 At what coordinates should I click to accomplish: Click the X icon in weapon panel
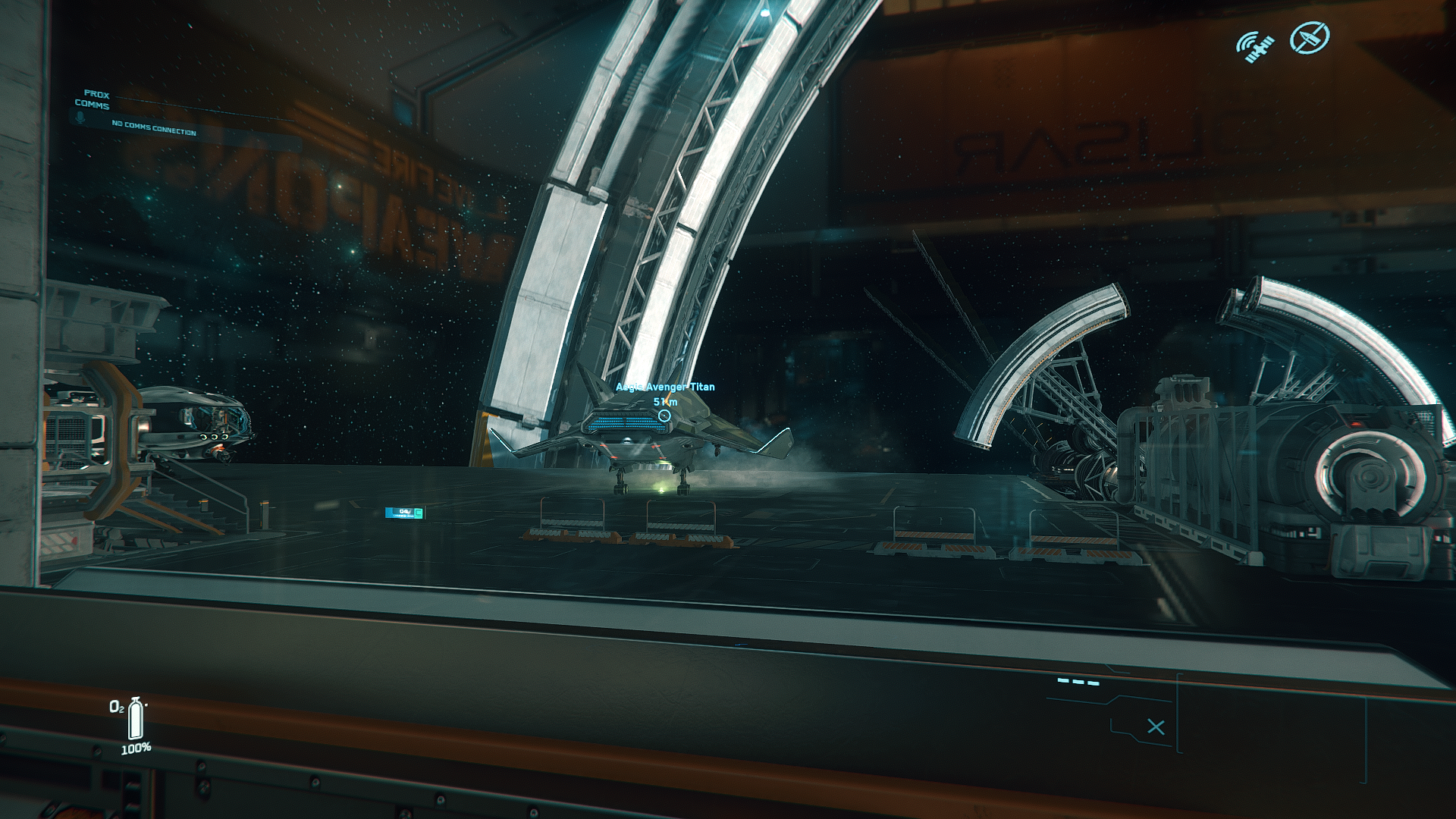coord(1156,727)
